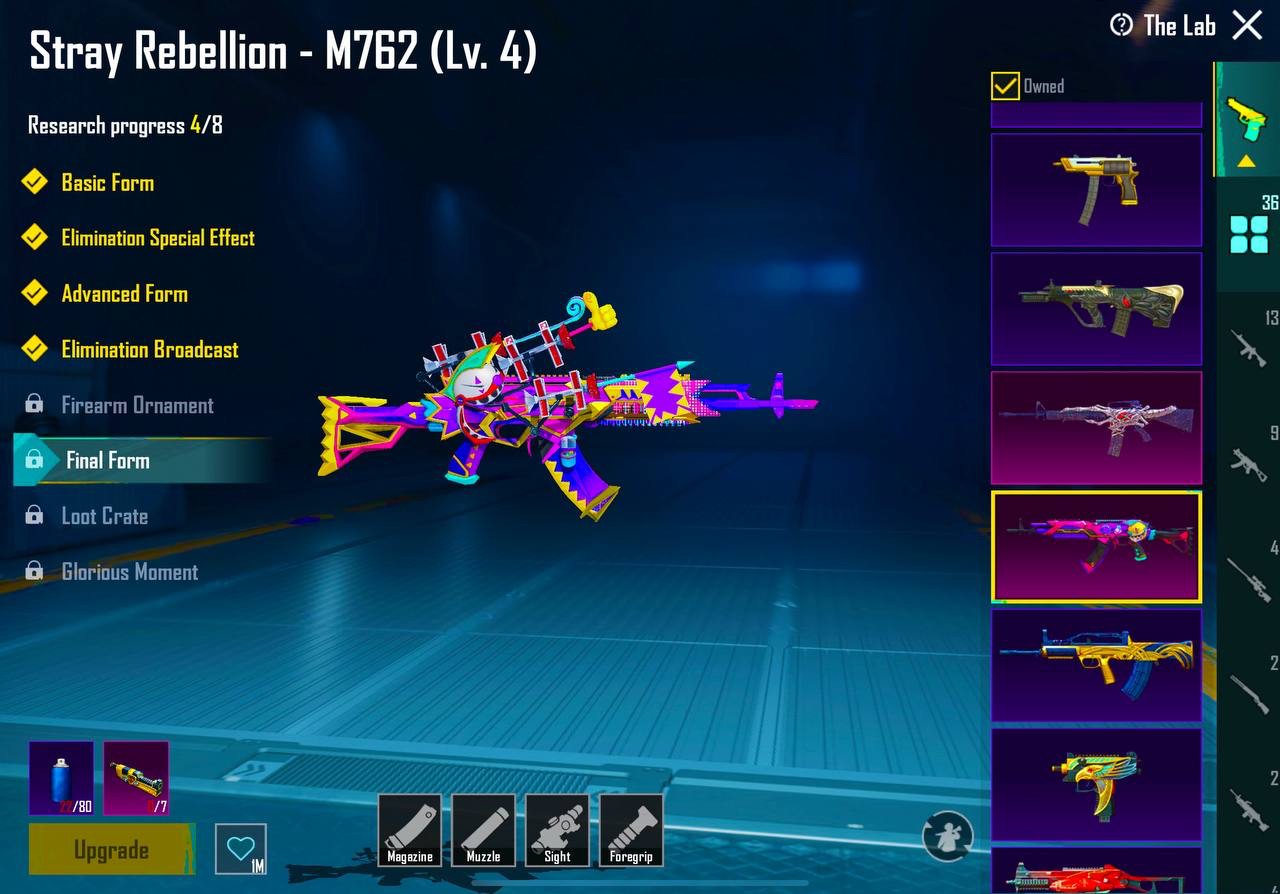
Task: Select Elimination Special Effect stage
Action: coord(157,238)
